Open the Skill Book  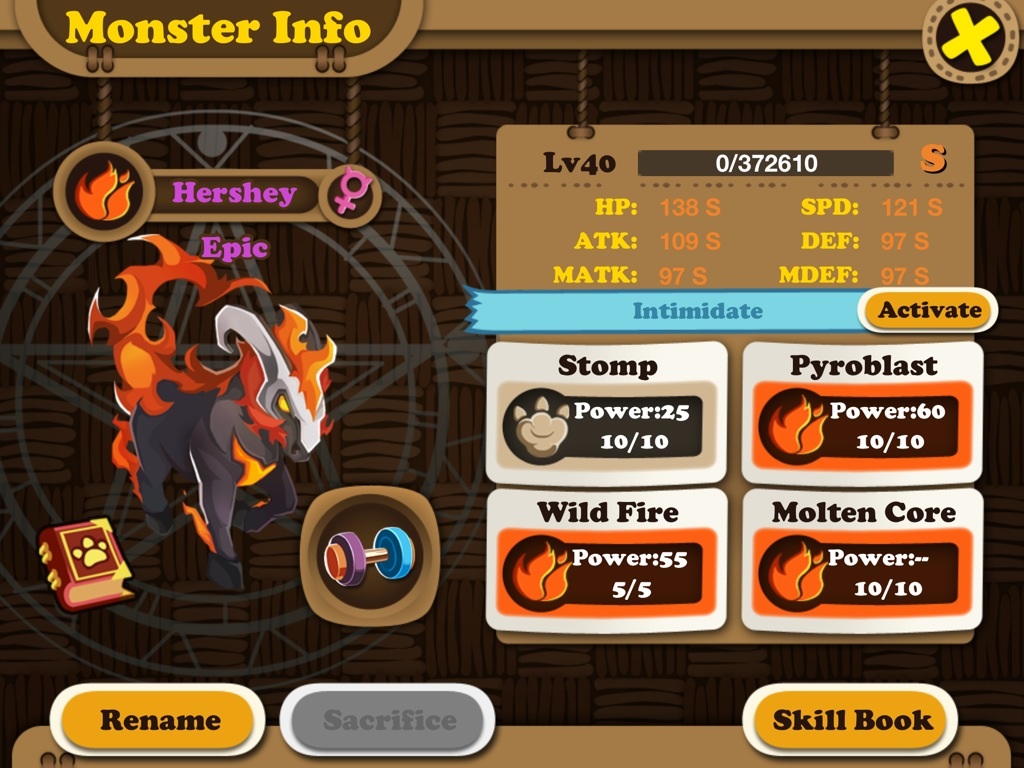pyautogui.click(x=852, y=720)
